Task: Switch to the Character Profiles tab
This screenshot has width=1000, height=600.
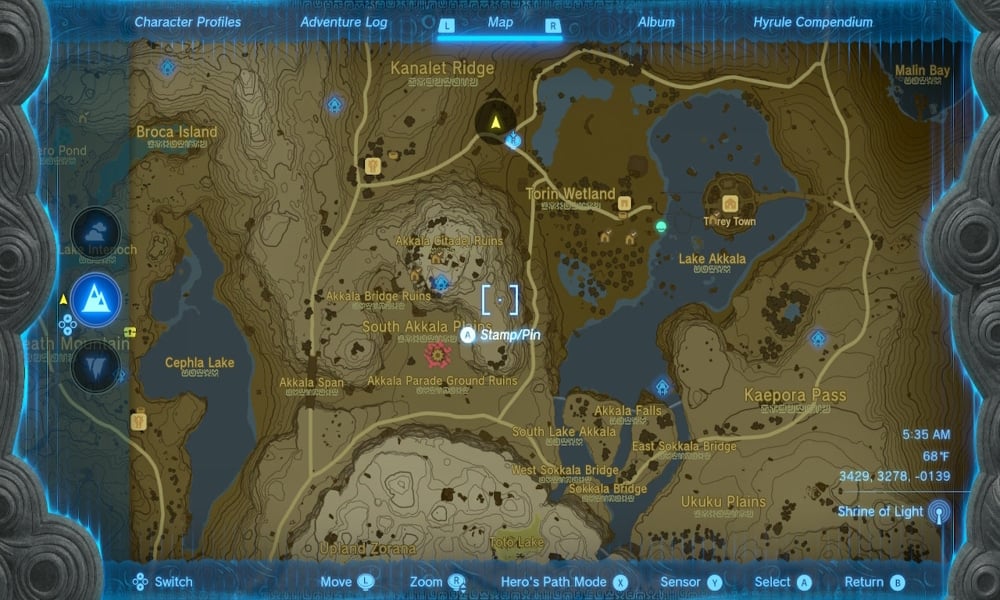Action: tap(187, 22)
